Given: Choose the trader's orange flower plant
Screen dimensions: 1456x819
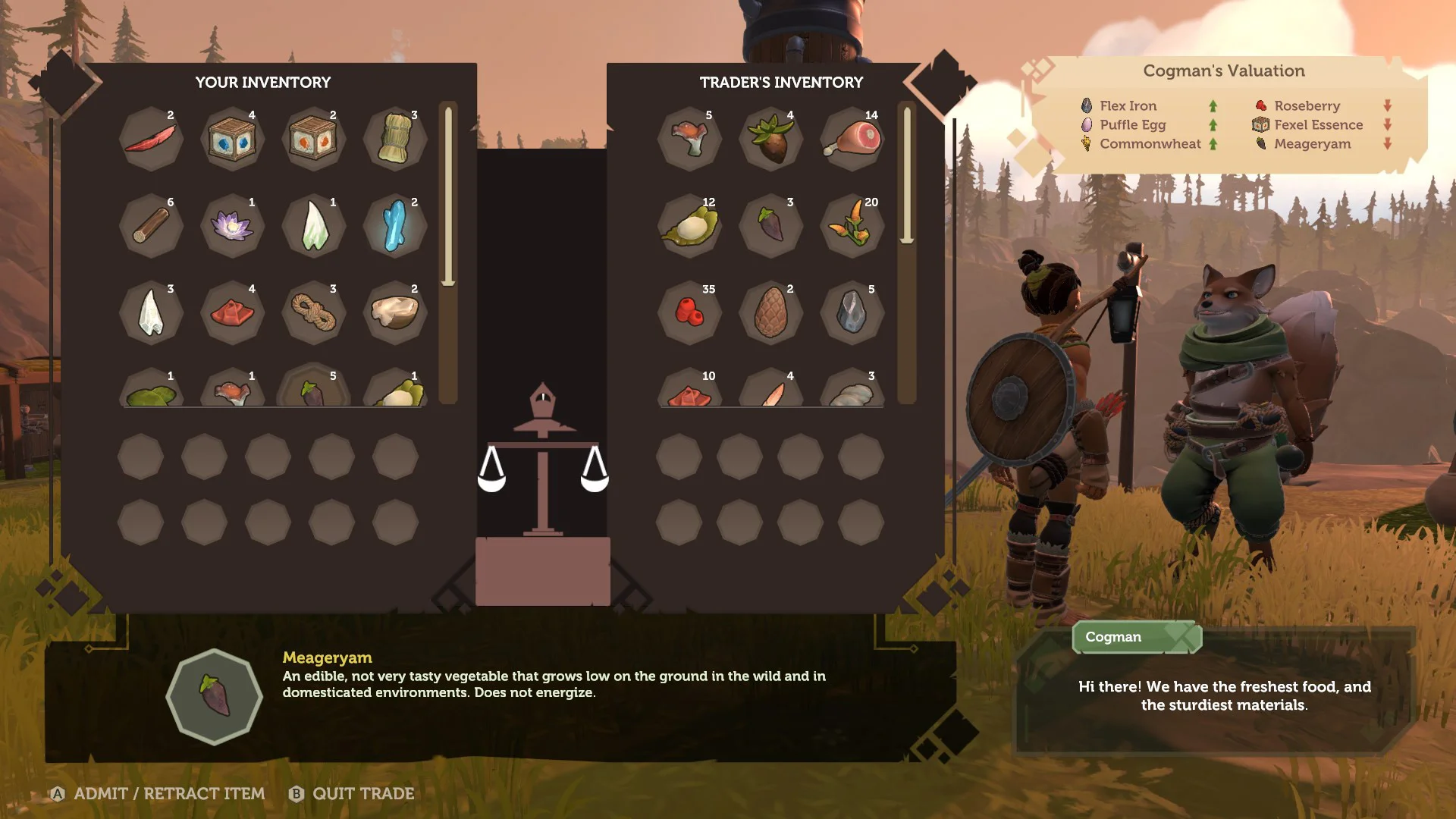Looking at the screenshot, I should [852, 226].
